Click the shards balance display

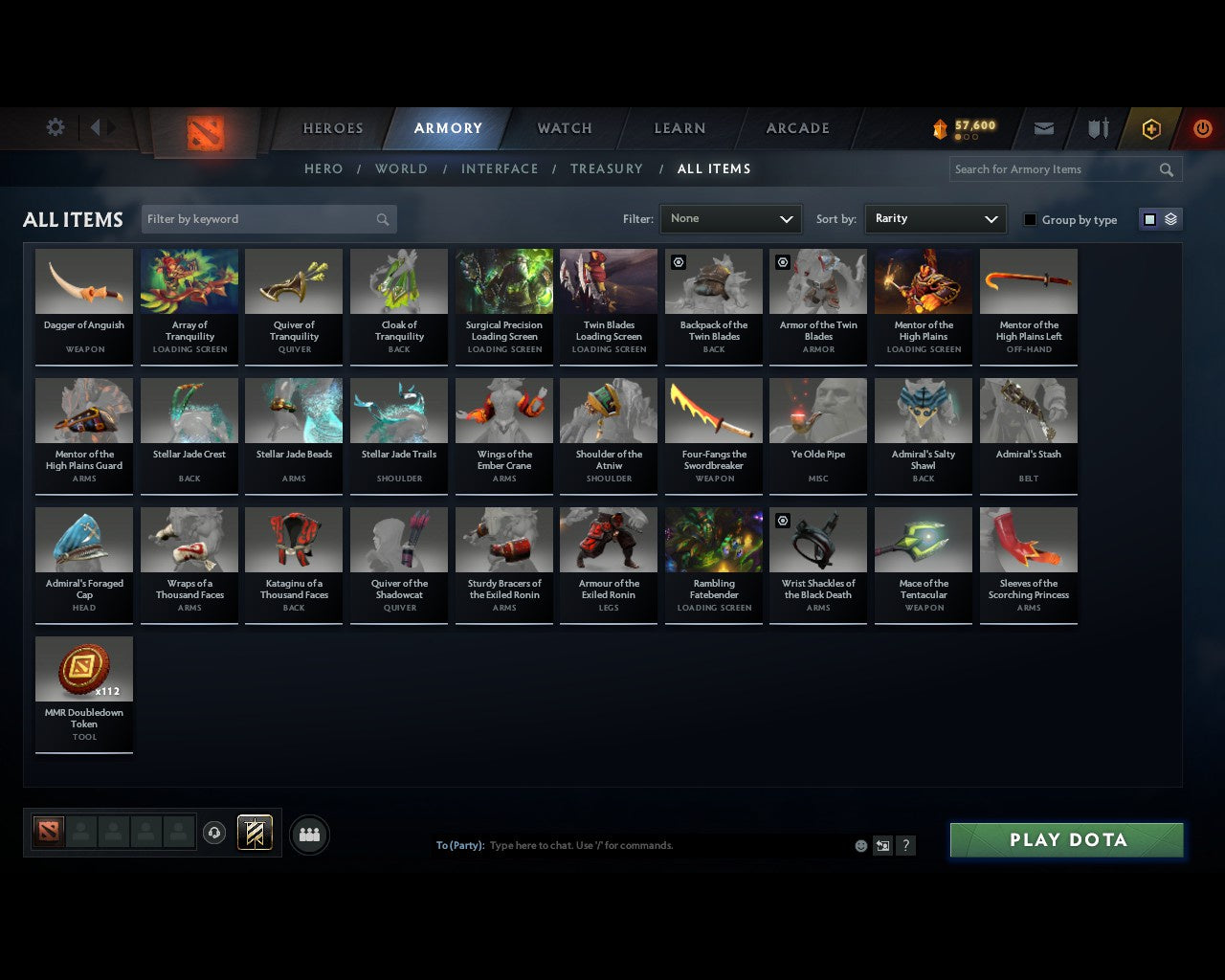[x=962, y=127]
